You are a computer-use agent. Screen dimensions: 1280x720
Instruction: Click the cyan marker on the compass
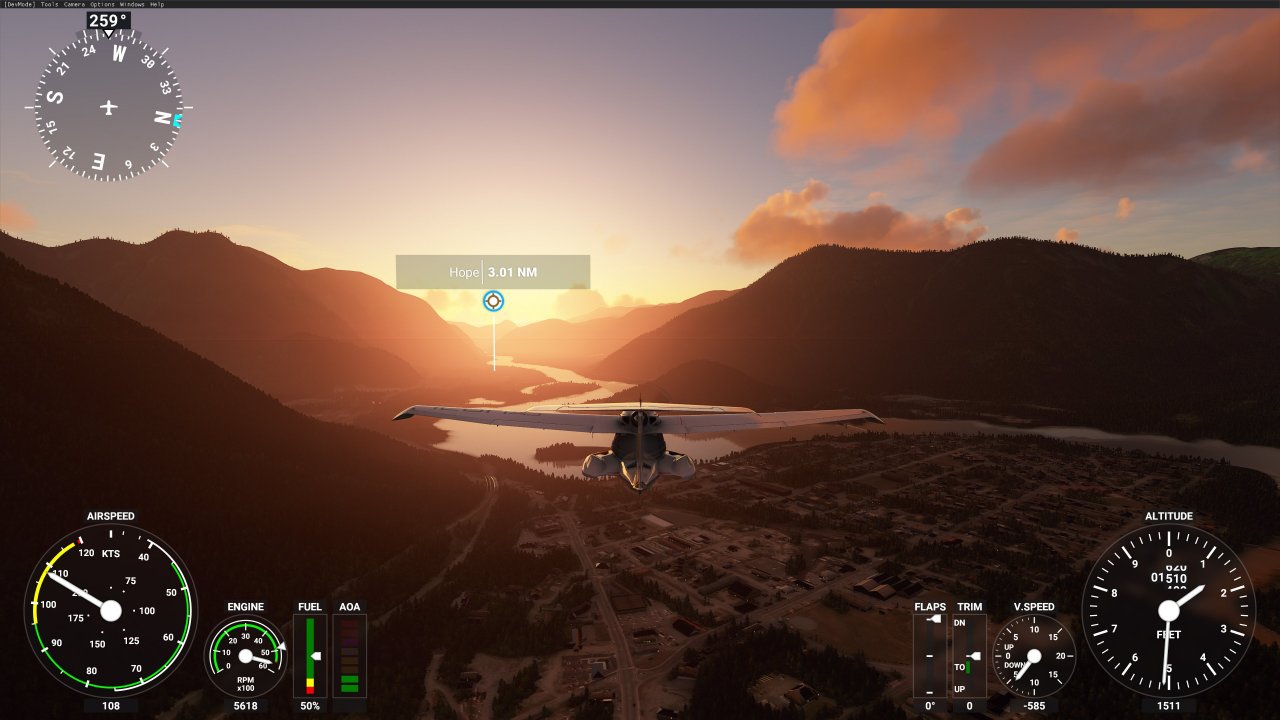[x=176, y=119]
